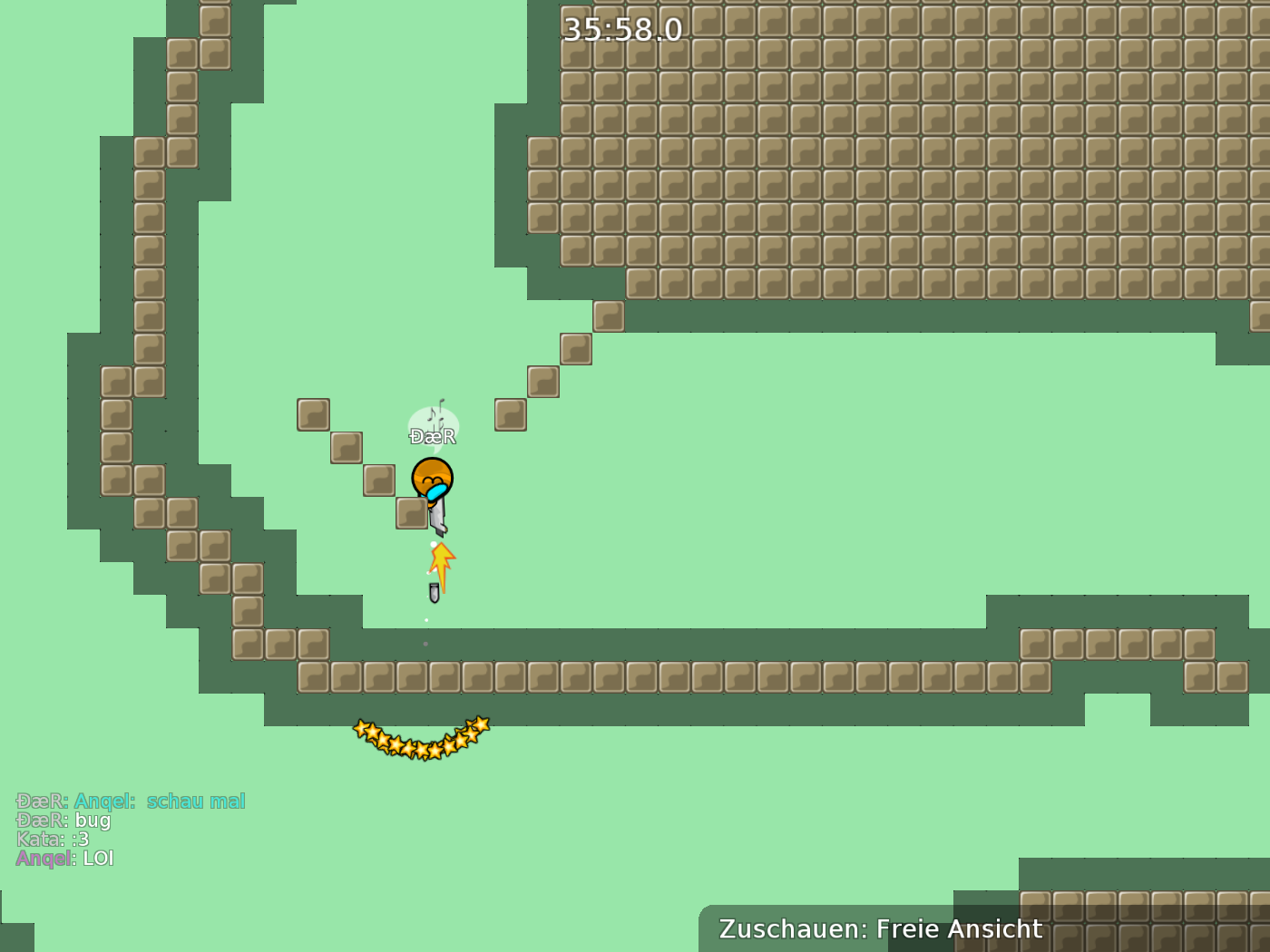This screenshot has width=1270, height=952.
Task: Select the ÐæR: bug chat entry
Action: click(x=63, y=821)
